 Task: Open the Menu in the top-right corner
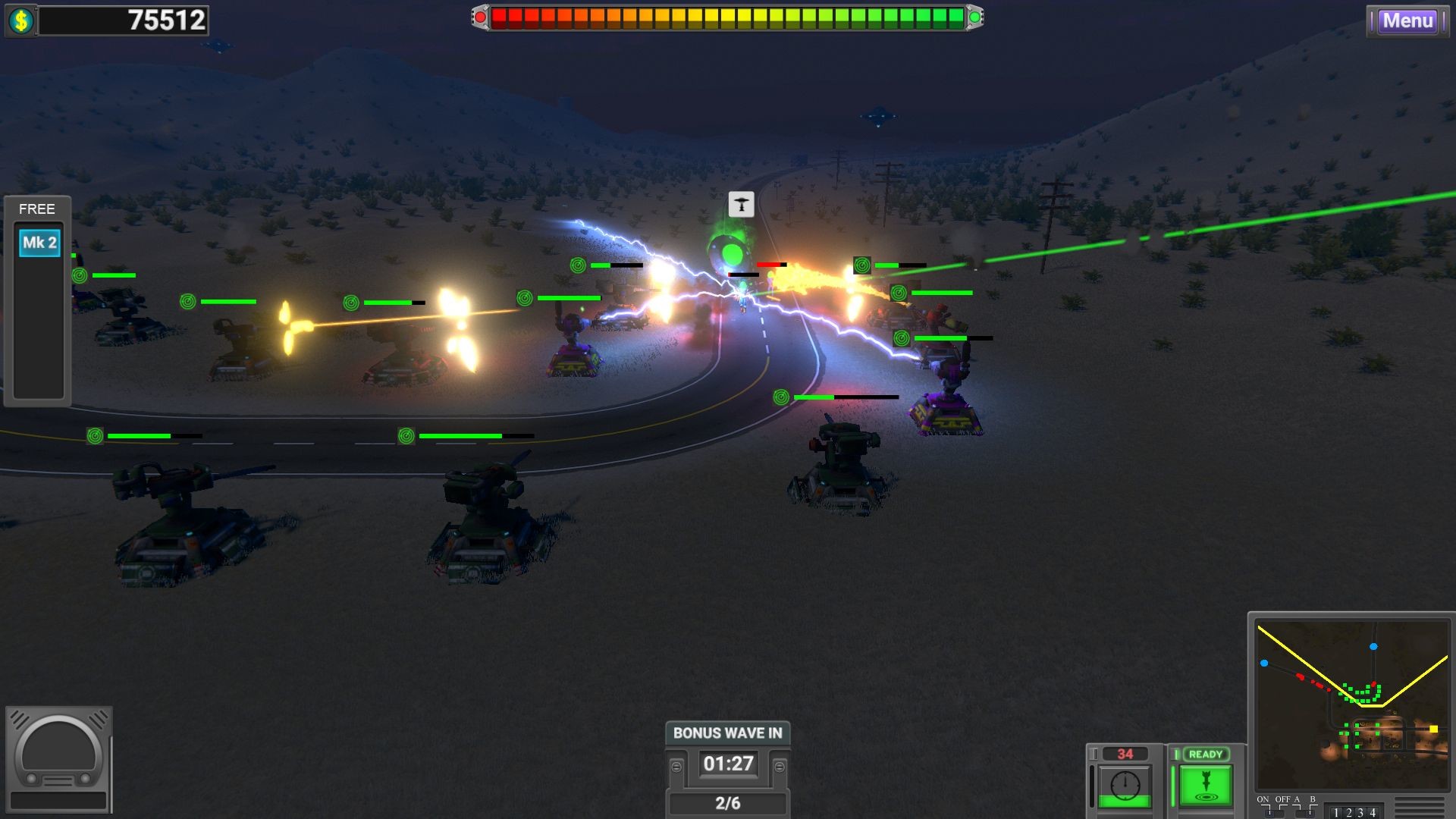1407,21
